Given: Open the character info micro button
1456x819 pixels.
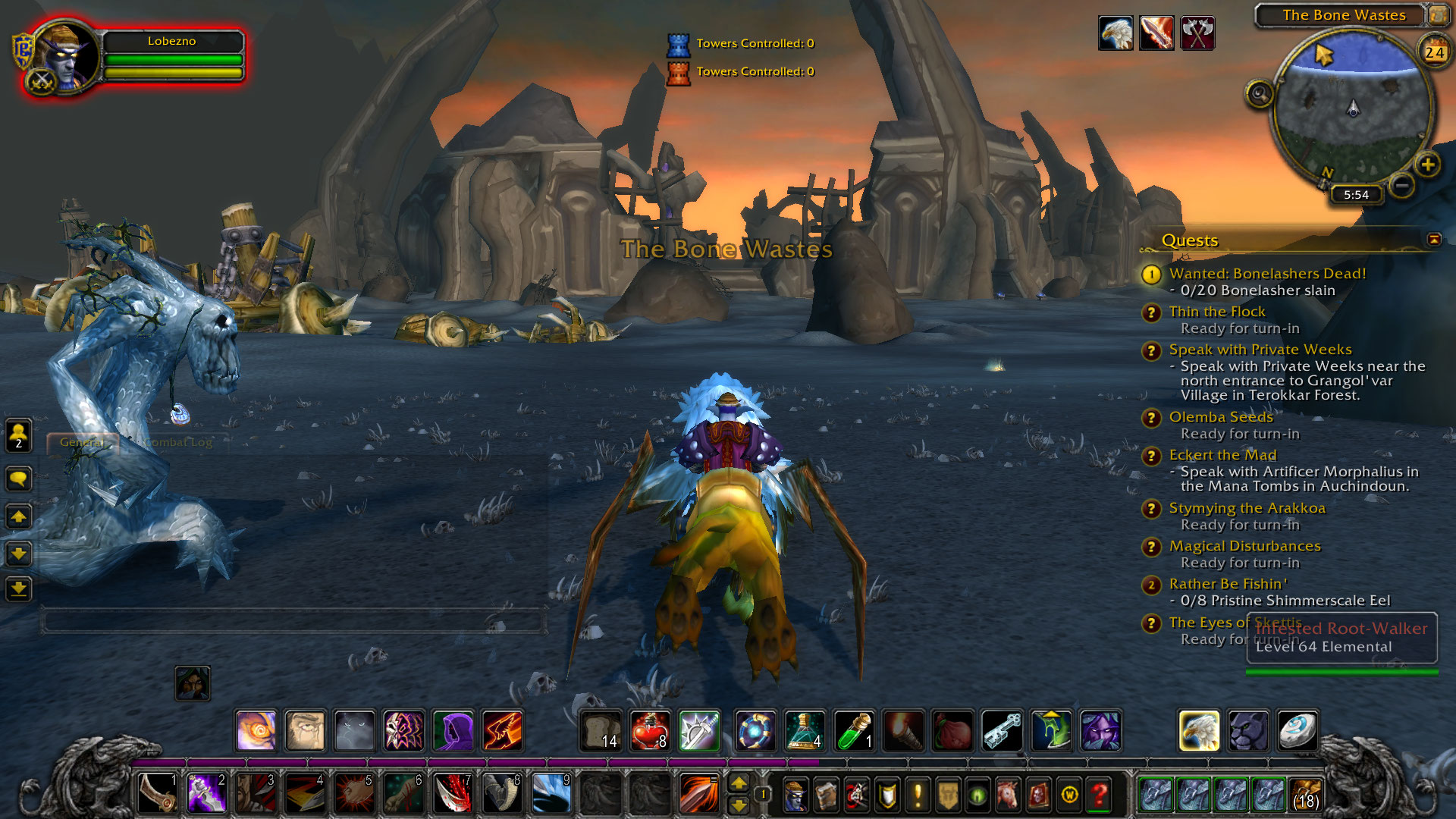Looking at the screenshot, I should [795, 795].
